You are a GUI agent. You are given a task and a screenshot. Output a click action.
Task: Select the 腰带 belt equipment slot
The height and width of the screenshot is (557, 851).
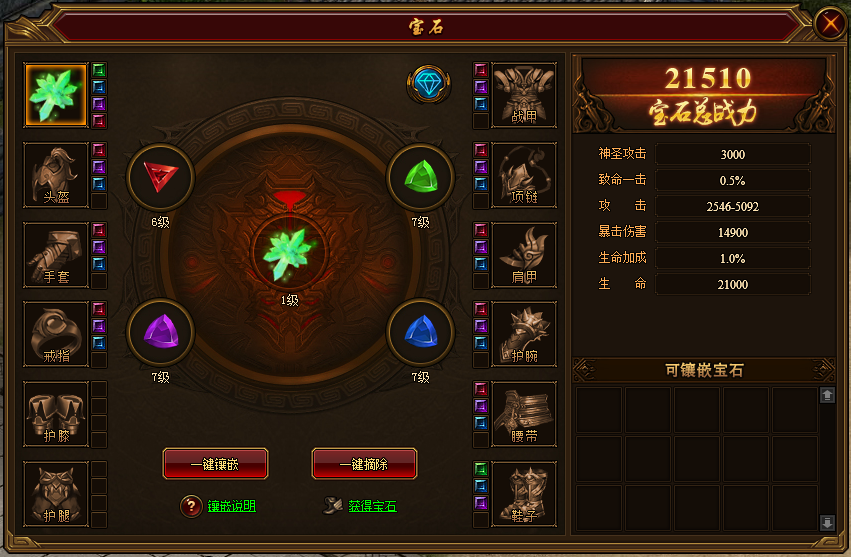click(x=524, y=414)
